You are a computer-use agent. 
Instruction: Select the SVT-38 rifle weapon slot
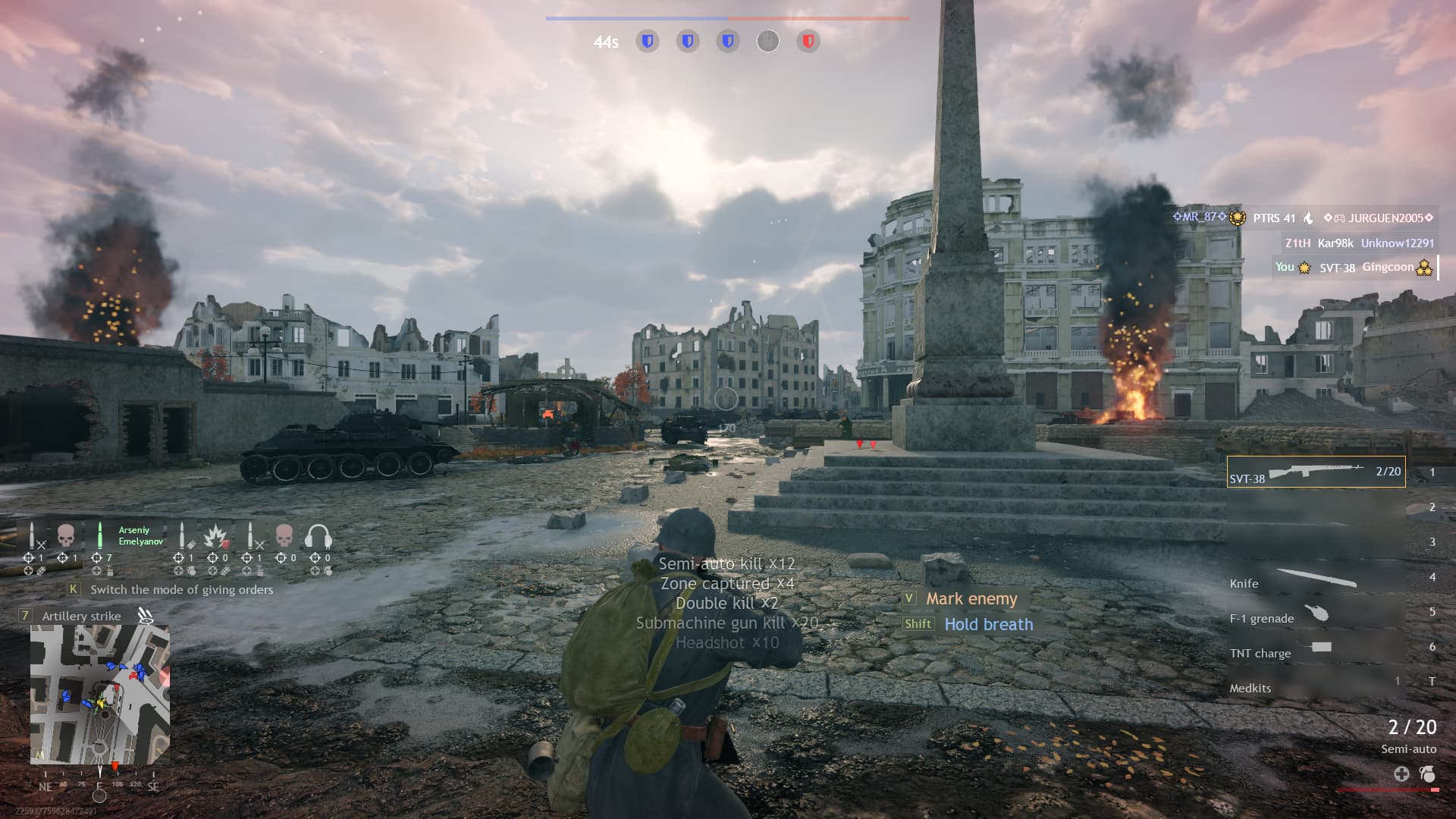coord(1316,472)
